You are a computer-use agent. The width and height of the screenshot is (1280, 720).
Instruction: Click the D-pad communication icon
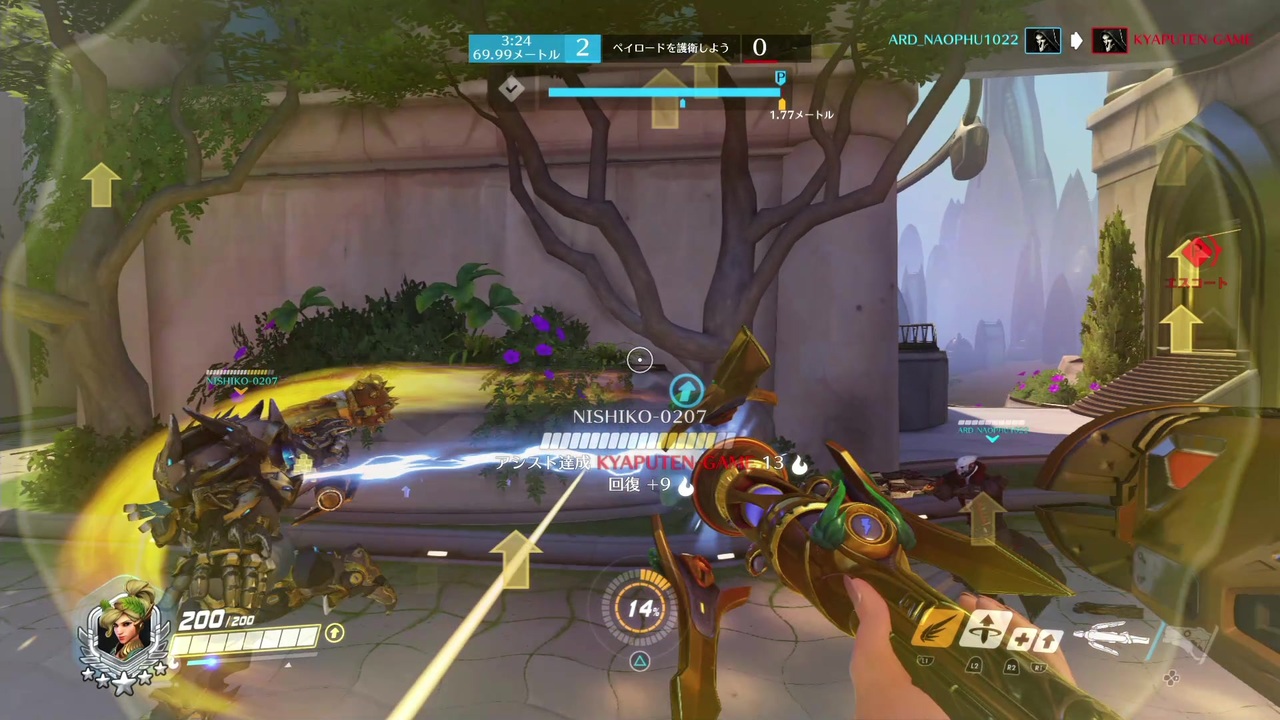click(x=1172, y=677)
